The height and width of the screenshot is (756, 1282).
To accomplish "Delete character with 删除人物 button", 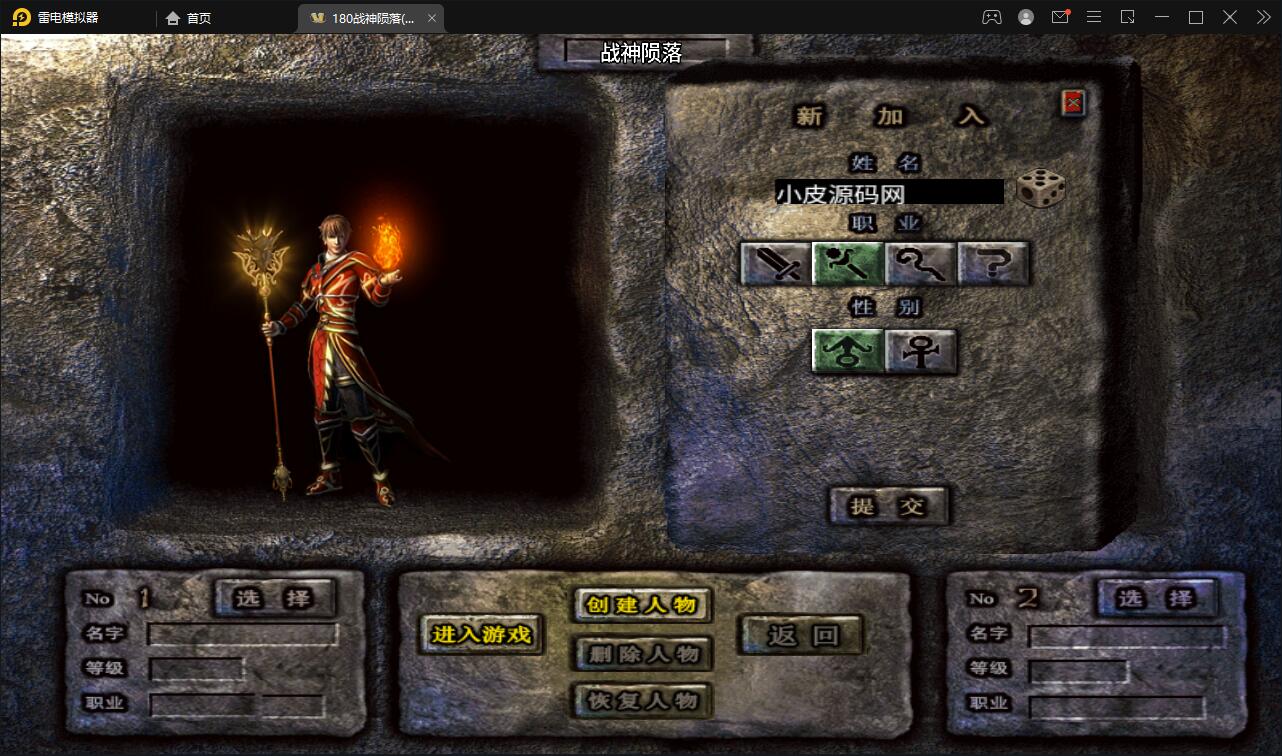I will (x=642, y=654).
